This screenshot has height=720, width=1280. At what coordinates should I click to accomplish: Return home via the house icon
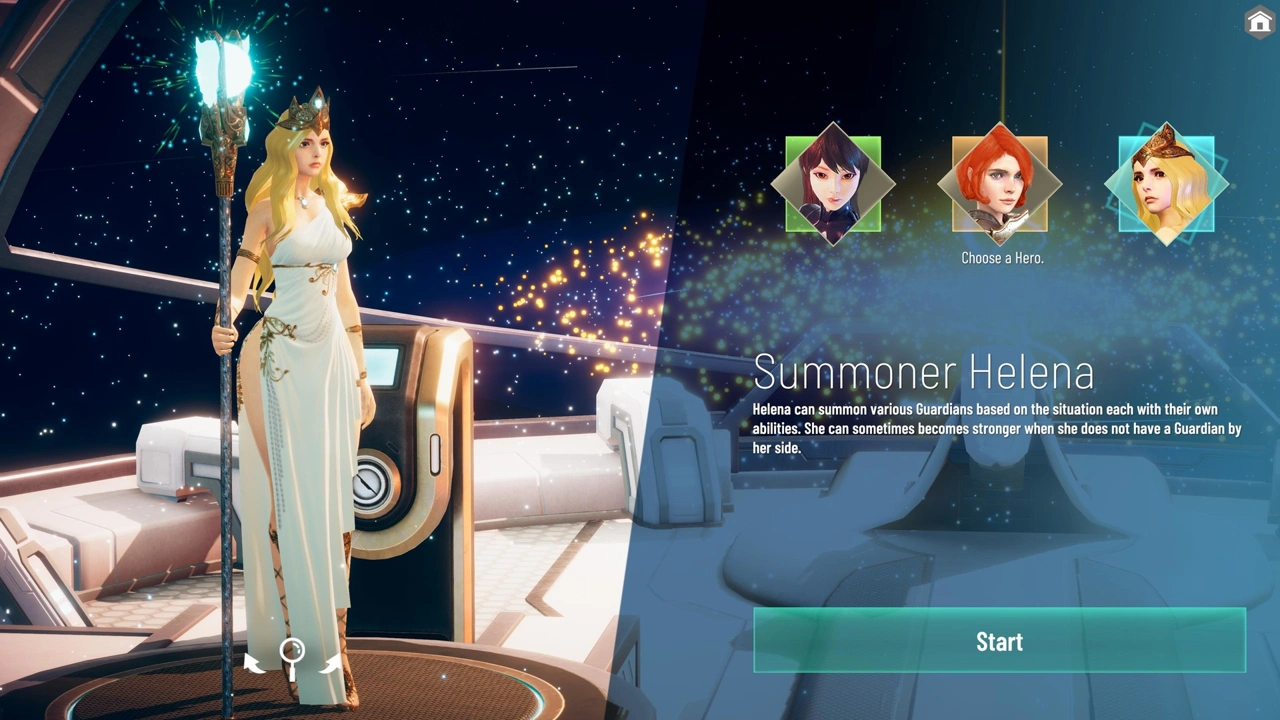pyautogui.click(x=1259, y=22)
